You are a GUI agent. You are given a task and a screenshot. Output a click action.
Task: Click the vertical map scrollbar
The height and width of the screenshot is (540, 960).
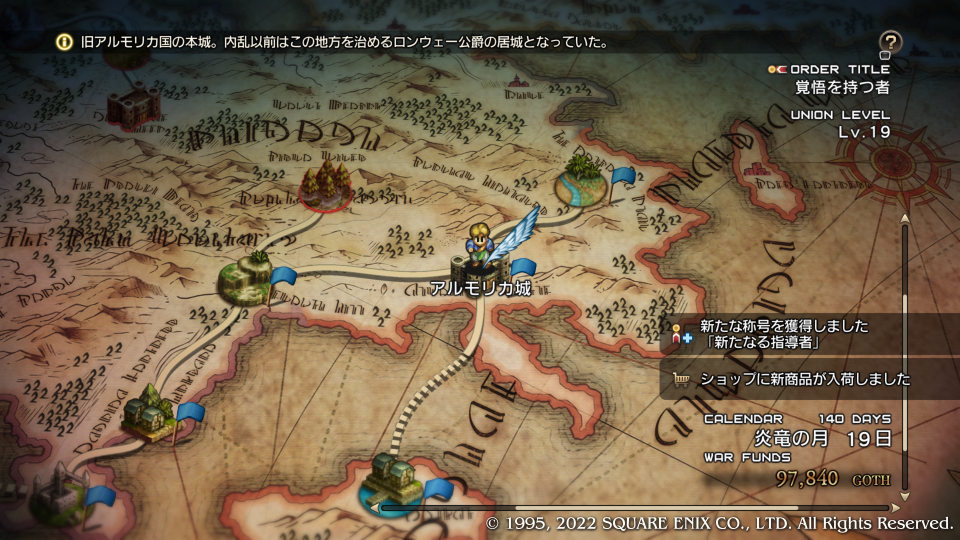tap(905, 355)
